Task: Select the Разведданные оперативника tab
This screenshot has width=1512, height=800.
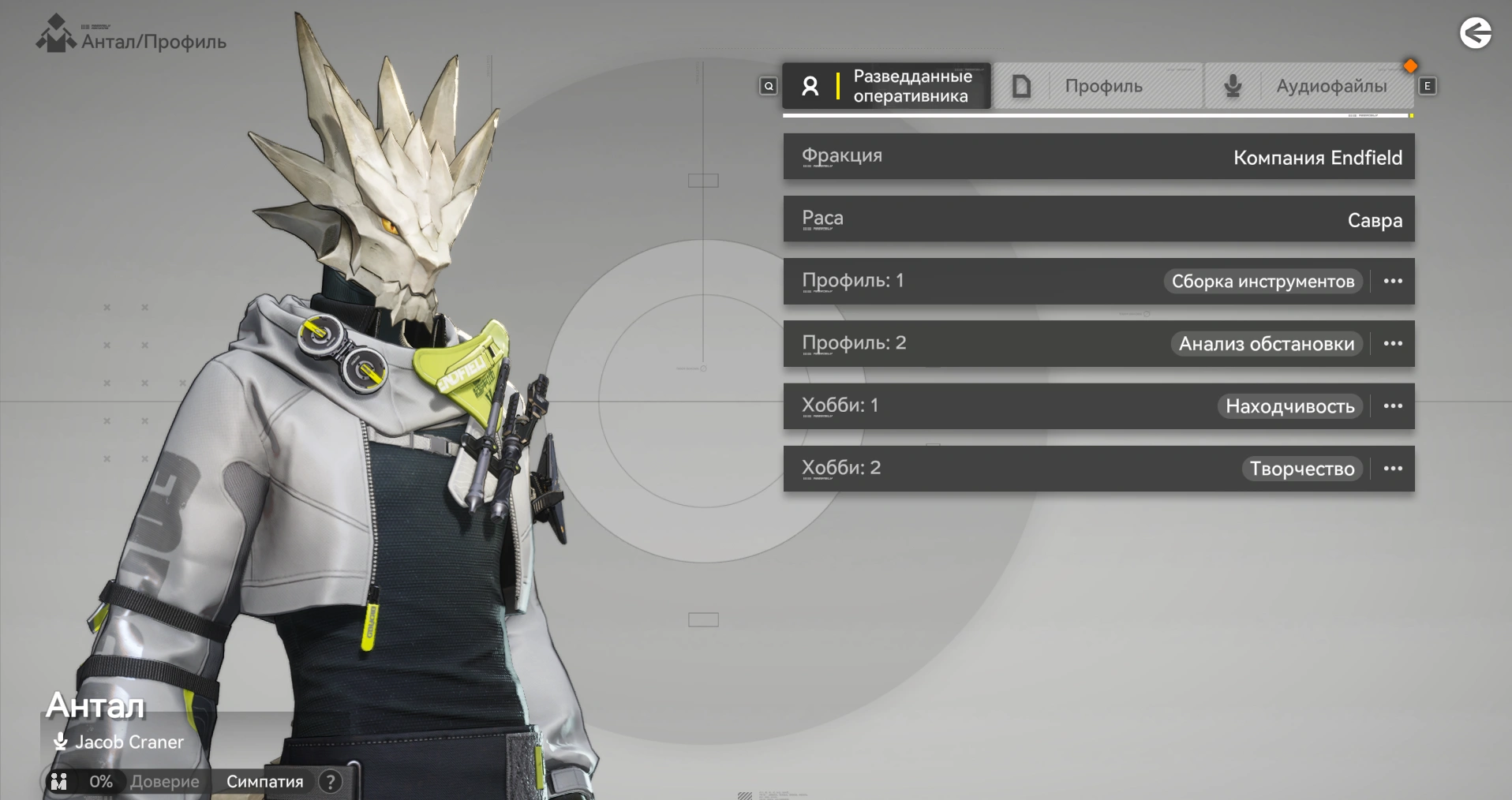Action: (x=886, y=86)
